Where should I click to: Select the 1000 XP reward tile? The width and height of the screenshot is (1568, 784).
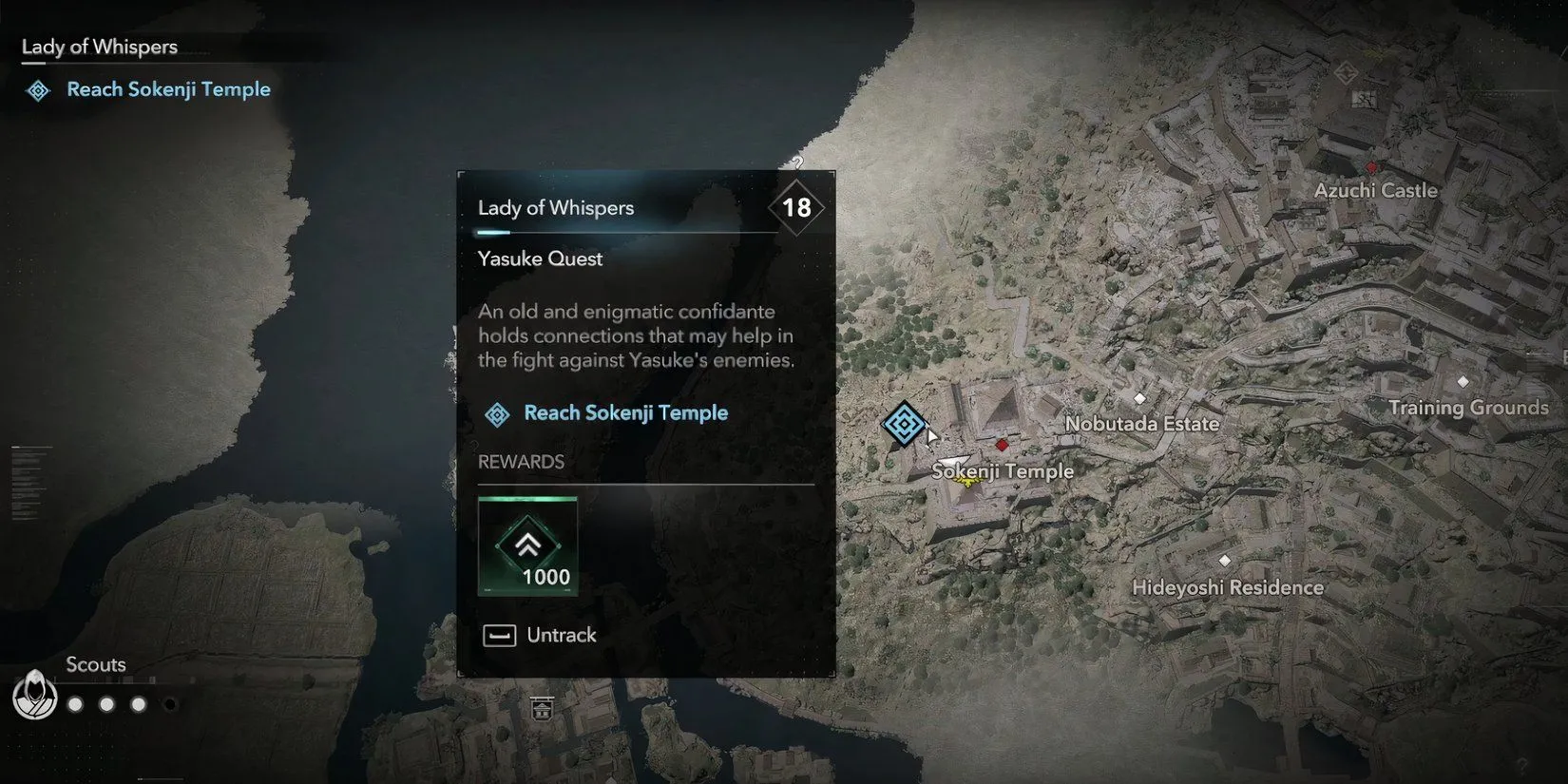(x=527, y=546)
